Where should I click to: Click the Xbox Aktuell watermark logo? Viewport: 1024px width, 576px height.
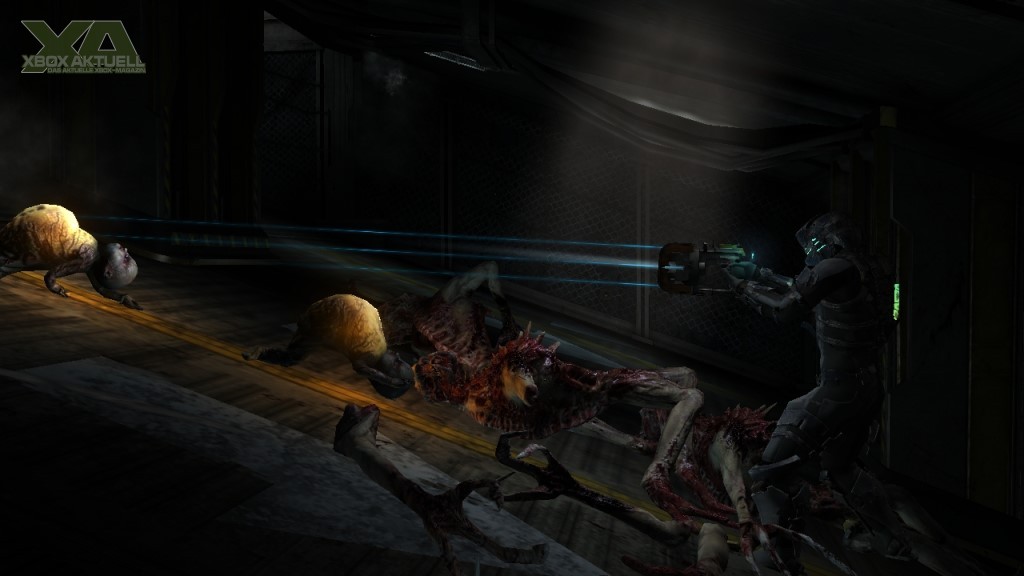(x=82, y=47)
